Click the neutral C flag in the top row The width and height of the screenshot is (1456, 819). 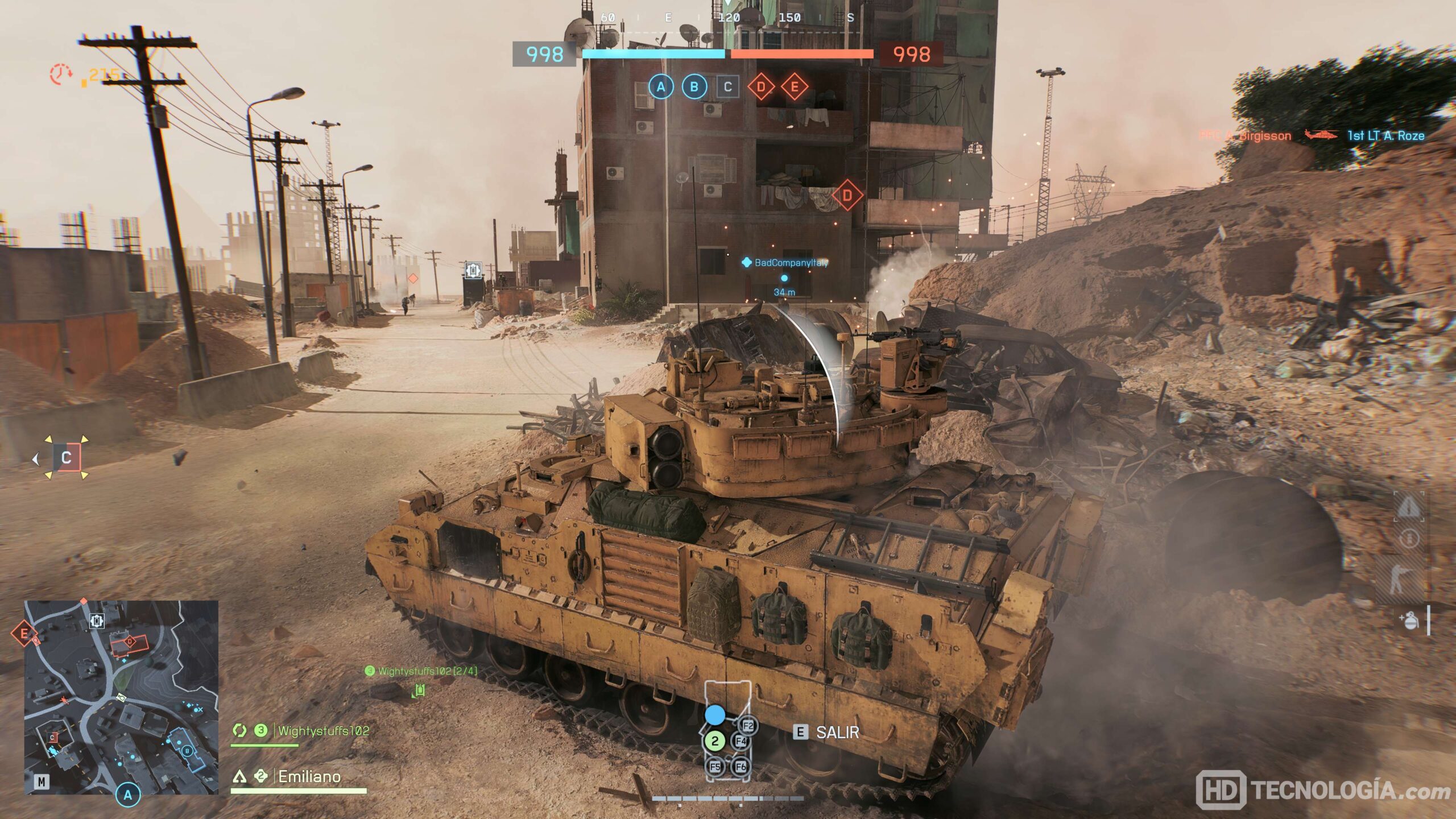coord(727,87)
